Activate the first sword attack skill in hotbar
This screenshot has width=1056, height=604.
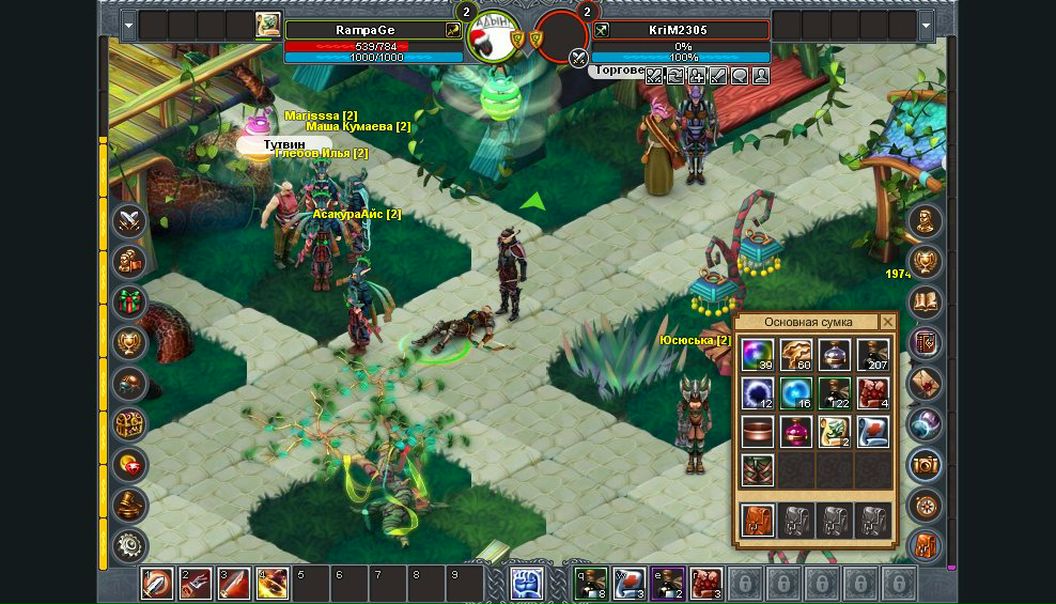tap(156, 583)
